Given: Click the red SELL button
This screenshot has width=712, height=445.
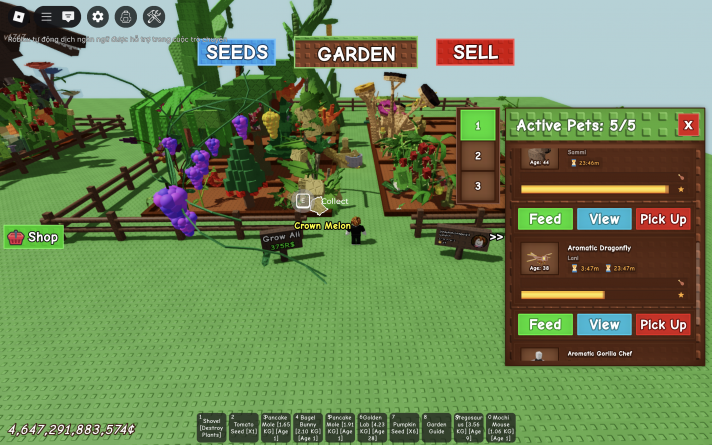Looking at the screenshot, I should [475, 53].
